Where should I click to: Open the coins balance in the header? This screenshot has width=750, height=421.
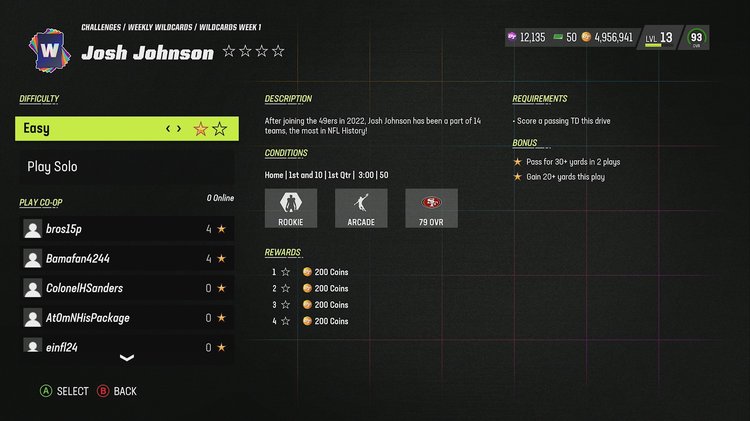[606, 37]
